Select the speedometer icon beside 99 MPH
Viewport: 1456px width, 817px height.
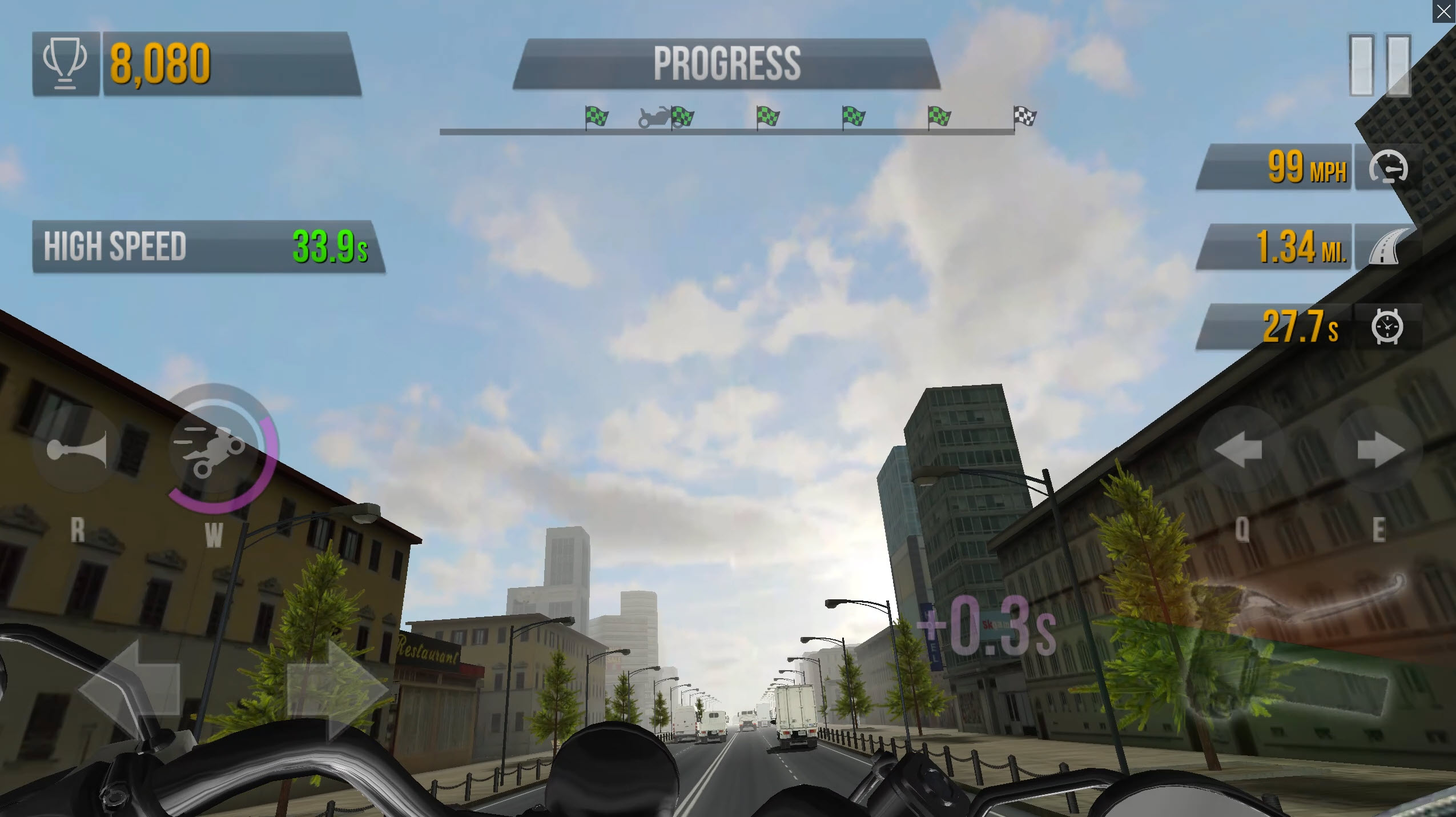tap(1387, 166)
